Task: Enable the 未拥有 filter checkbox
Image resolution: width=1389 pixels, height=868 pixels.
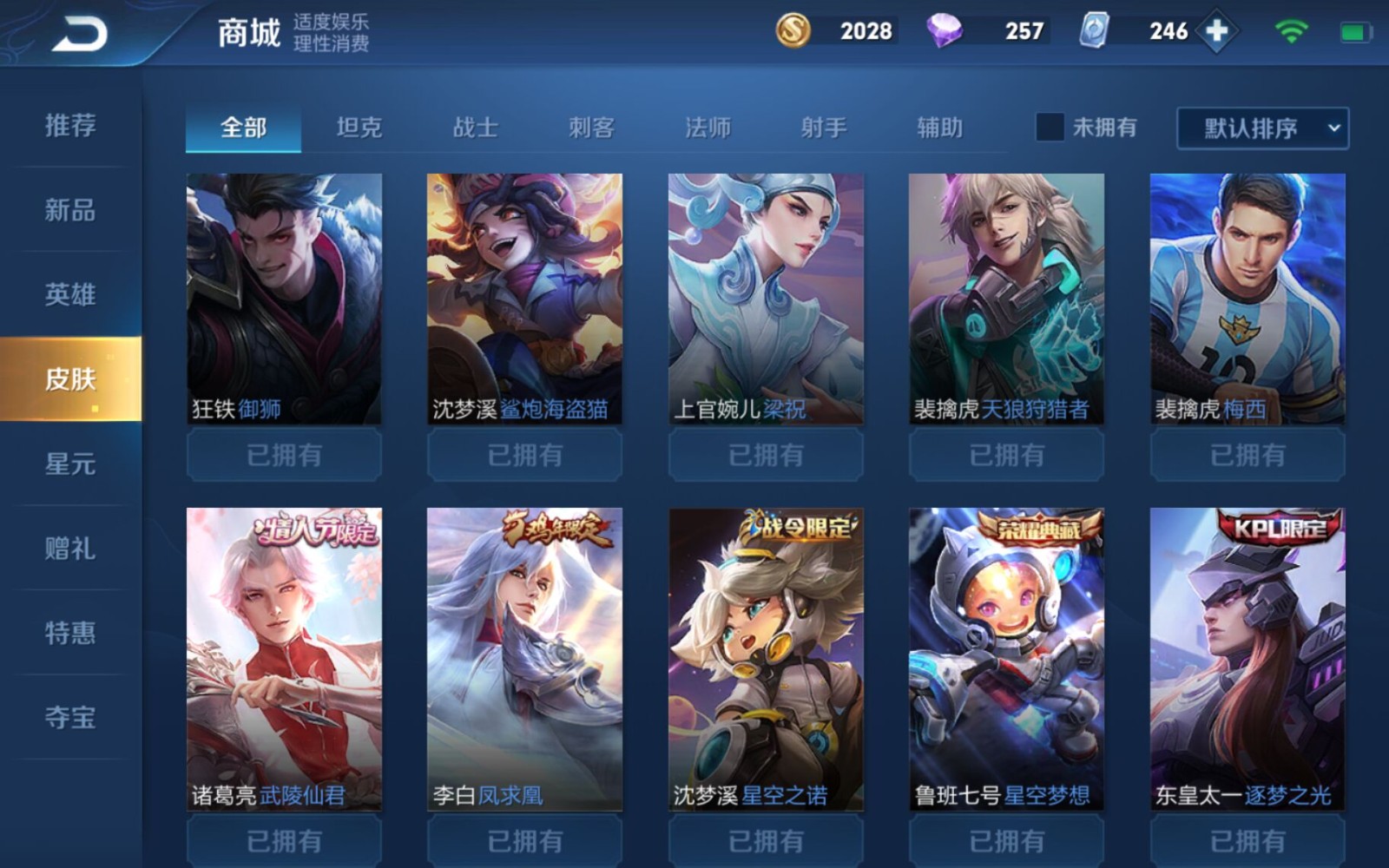Action: [x=1050, y=127]
